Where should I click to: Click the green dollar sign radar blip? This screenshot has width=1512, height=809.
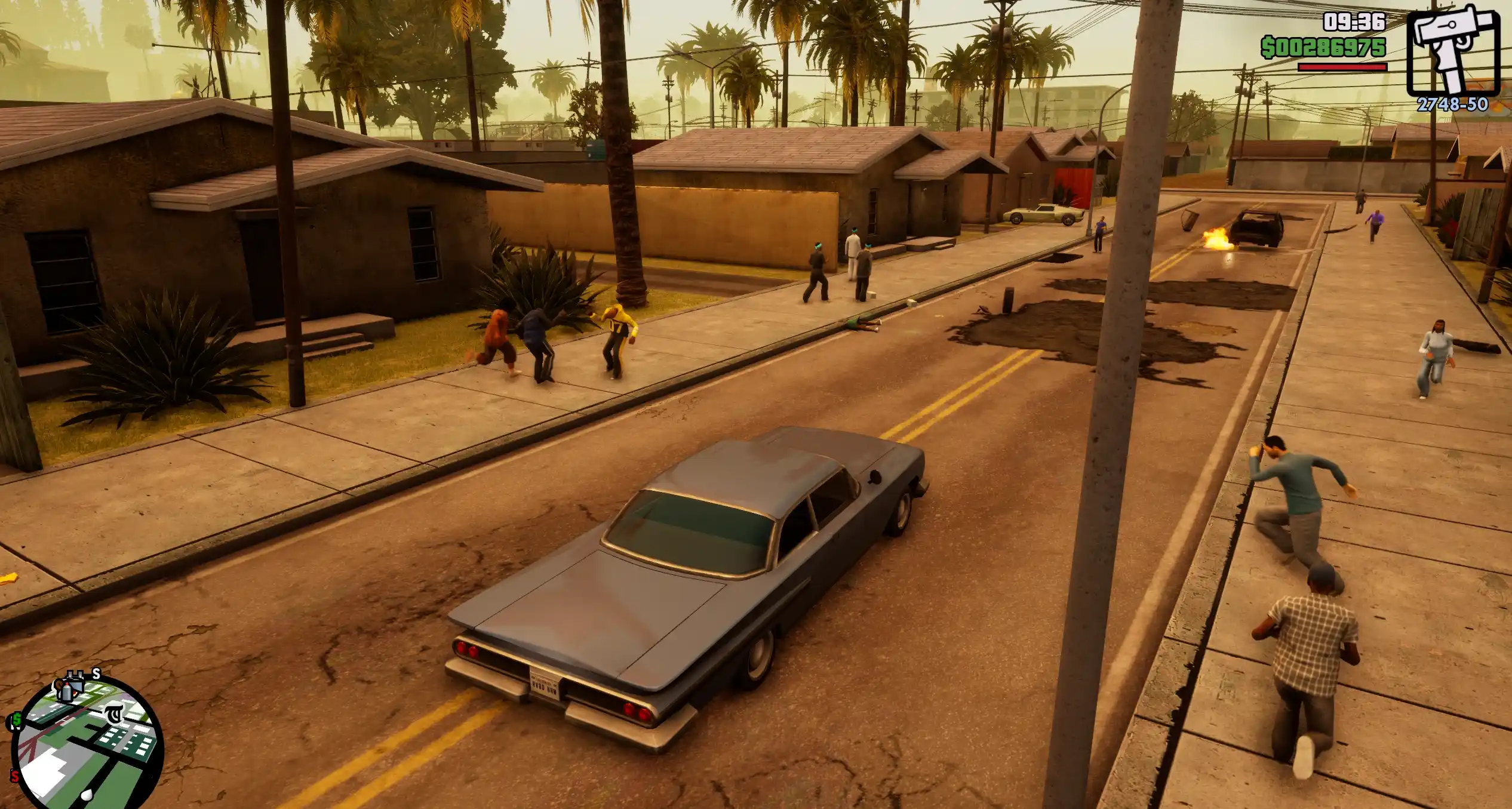16,720
